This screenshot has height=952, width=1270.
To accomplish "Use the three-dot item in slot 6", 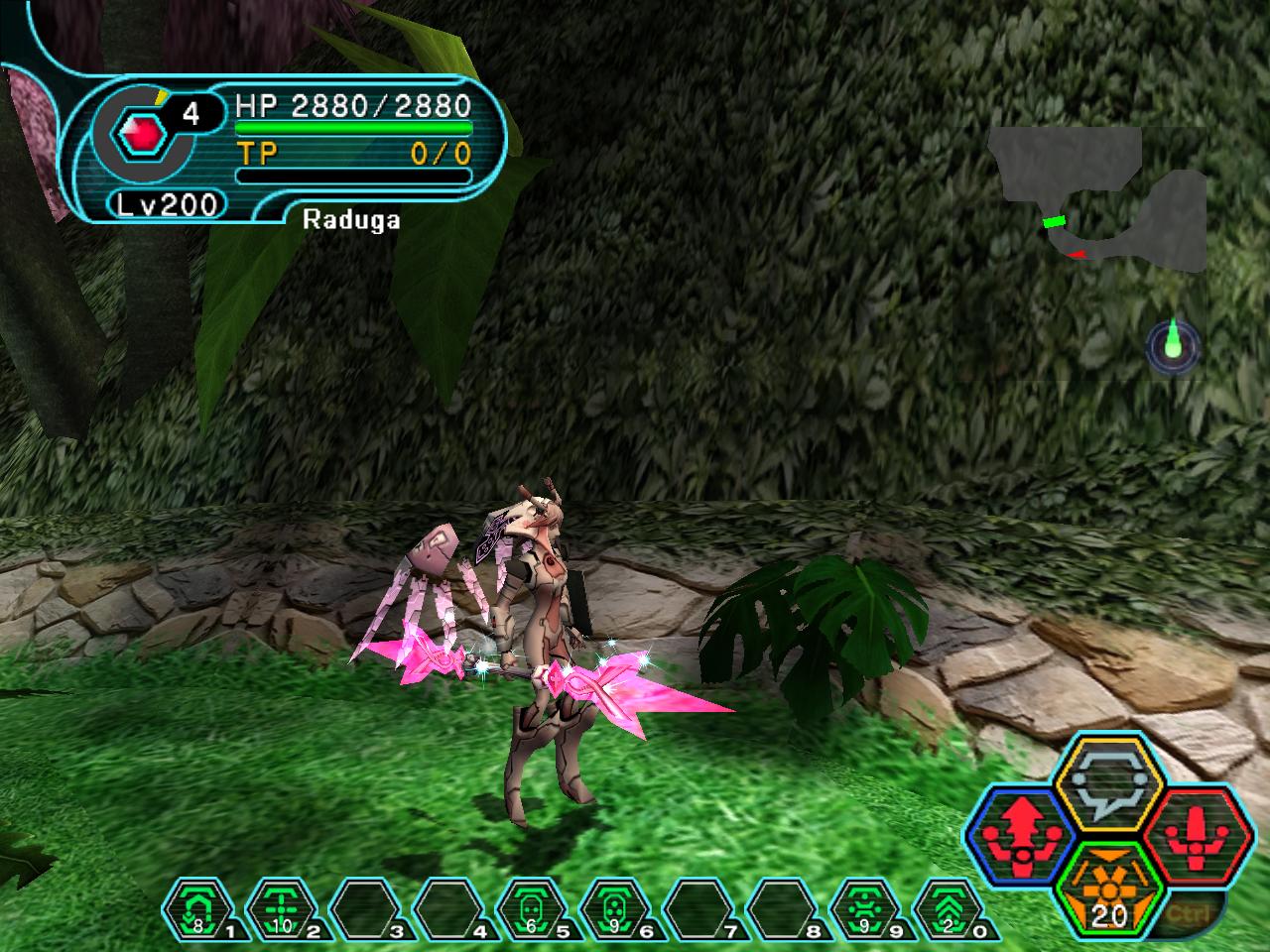I will (x=615, y=909).
